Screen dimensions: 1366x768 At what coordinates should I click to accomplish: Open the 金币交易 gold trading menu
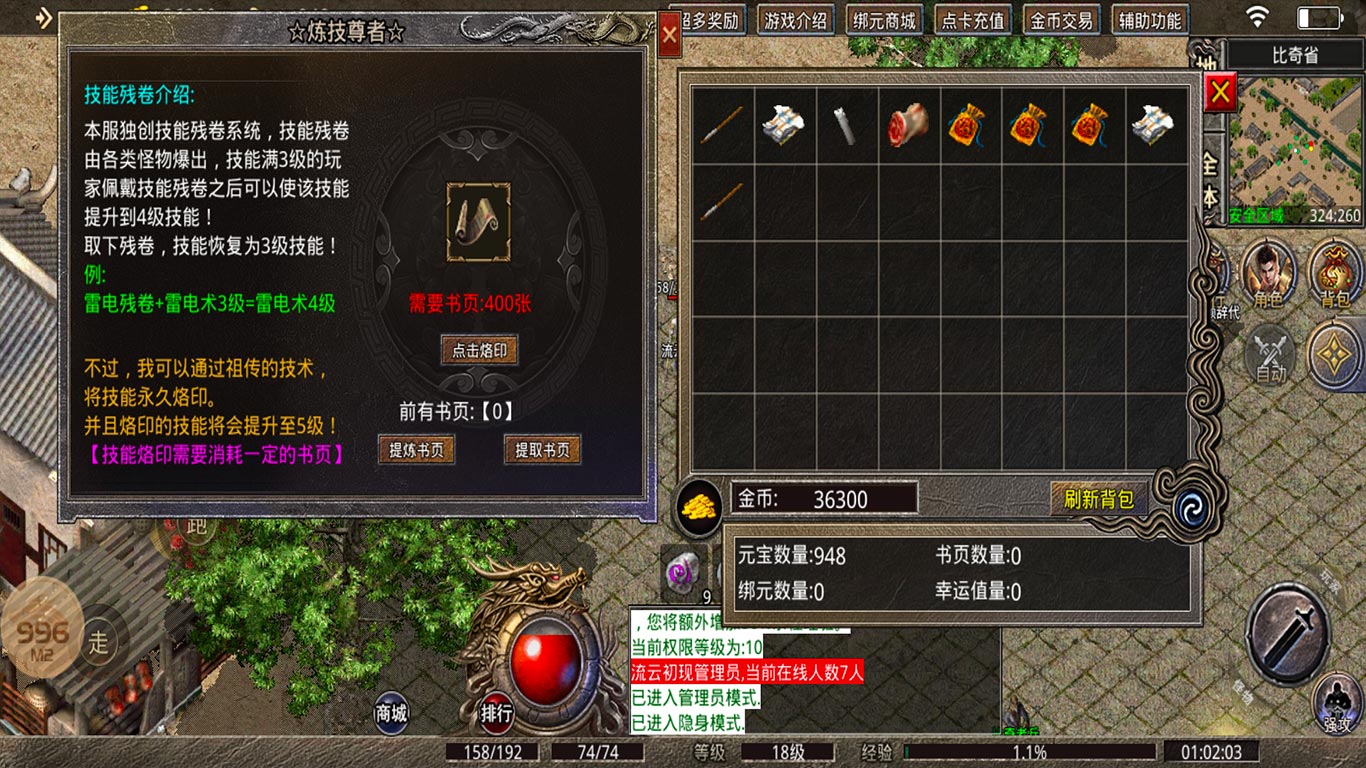click(x=1062, y=20)
